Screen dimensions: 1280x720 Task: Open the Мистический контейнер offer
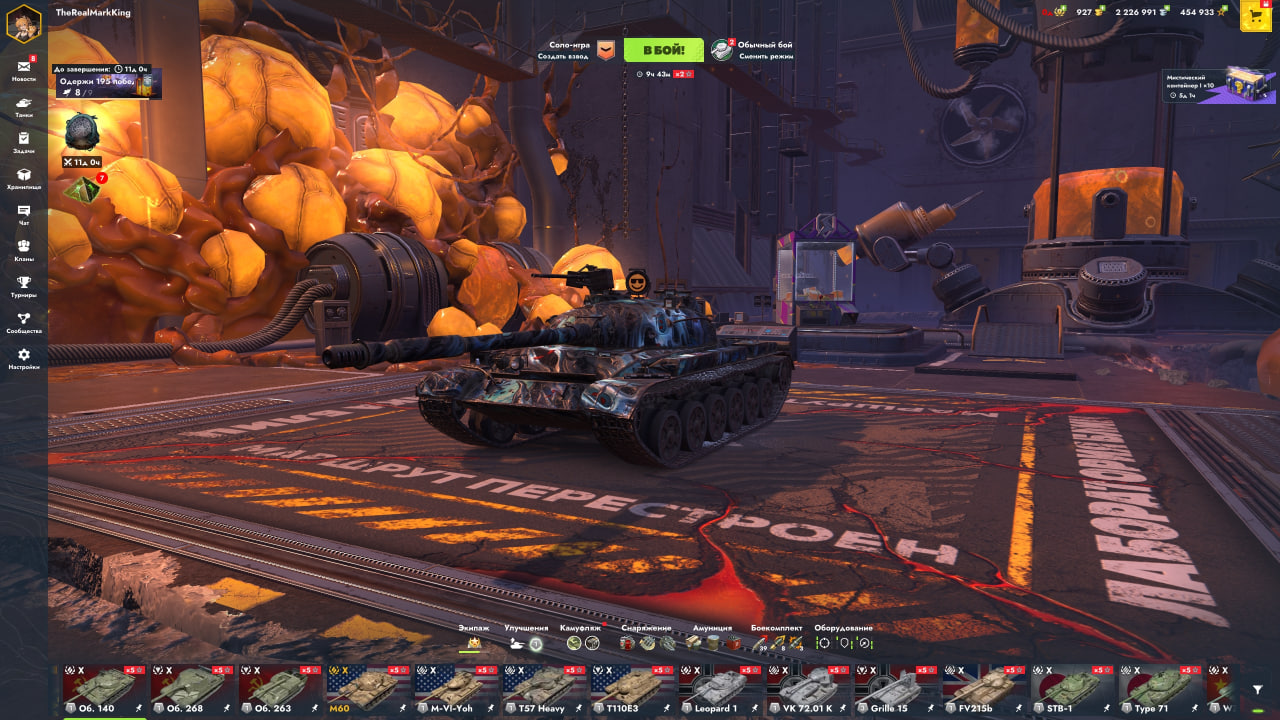(1218, 86)
